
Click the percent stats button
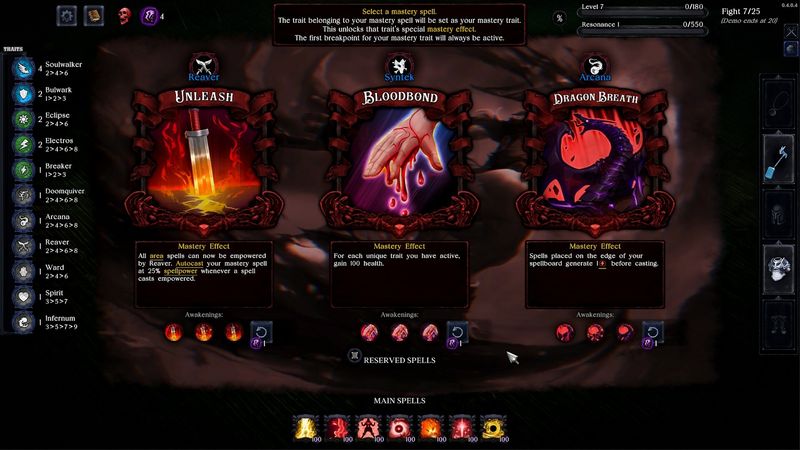click(x=559, y=18)
